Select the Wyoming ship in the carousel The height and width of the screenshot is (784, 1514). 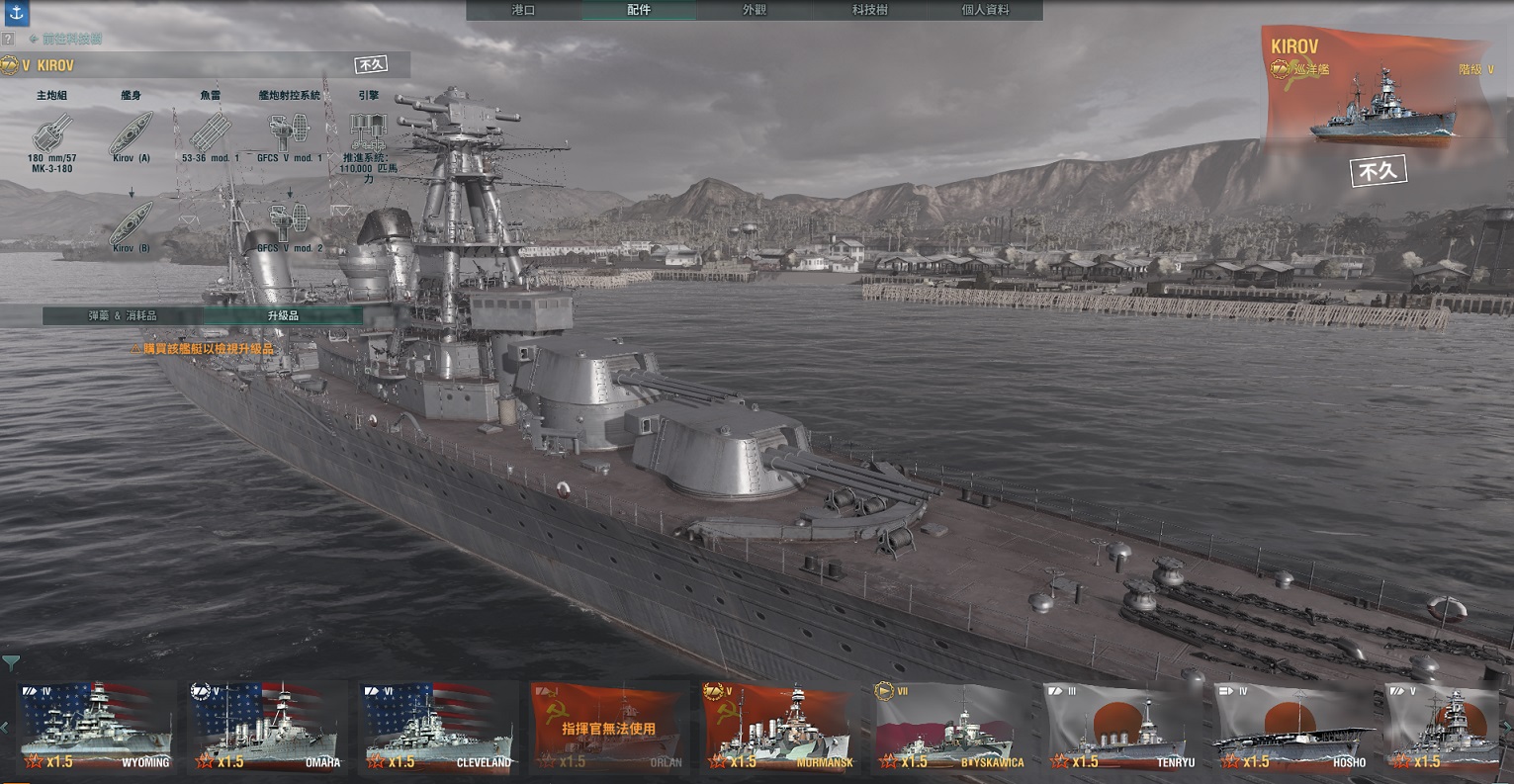click(95, 727)
